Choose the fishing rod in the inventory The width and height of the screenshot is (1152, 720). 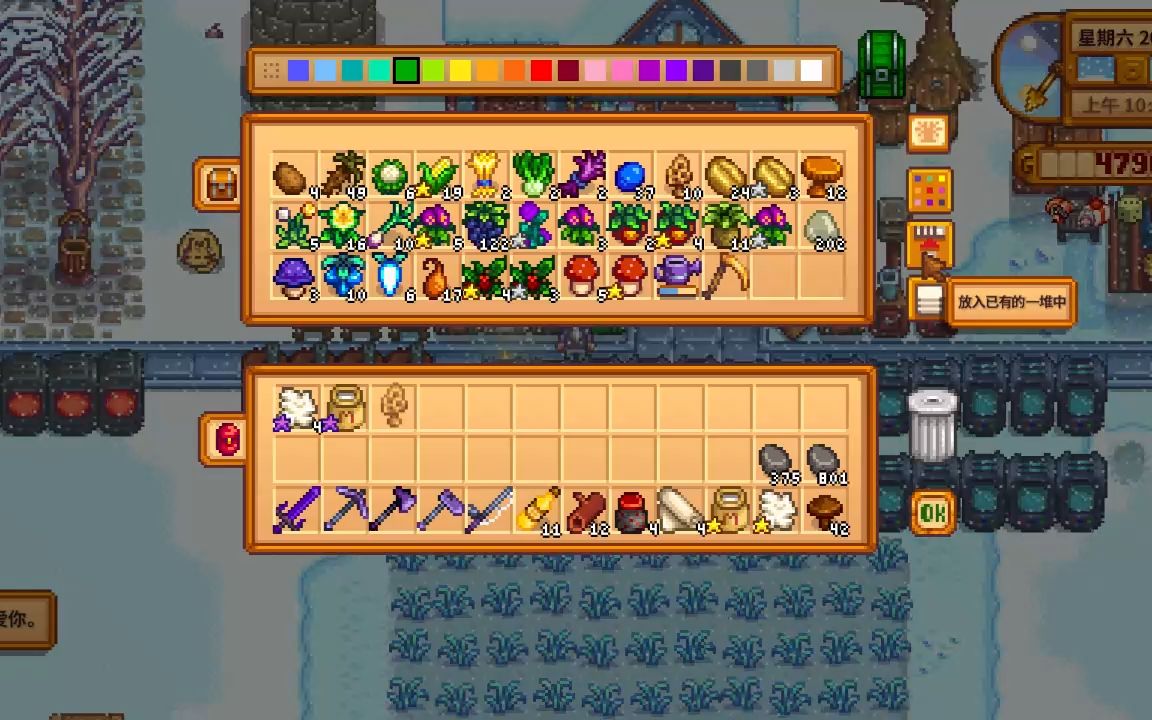tap(488, 509)
